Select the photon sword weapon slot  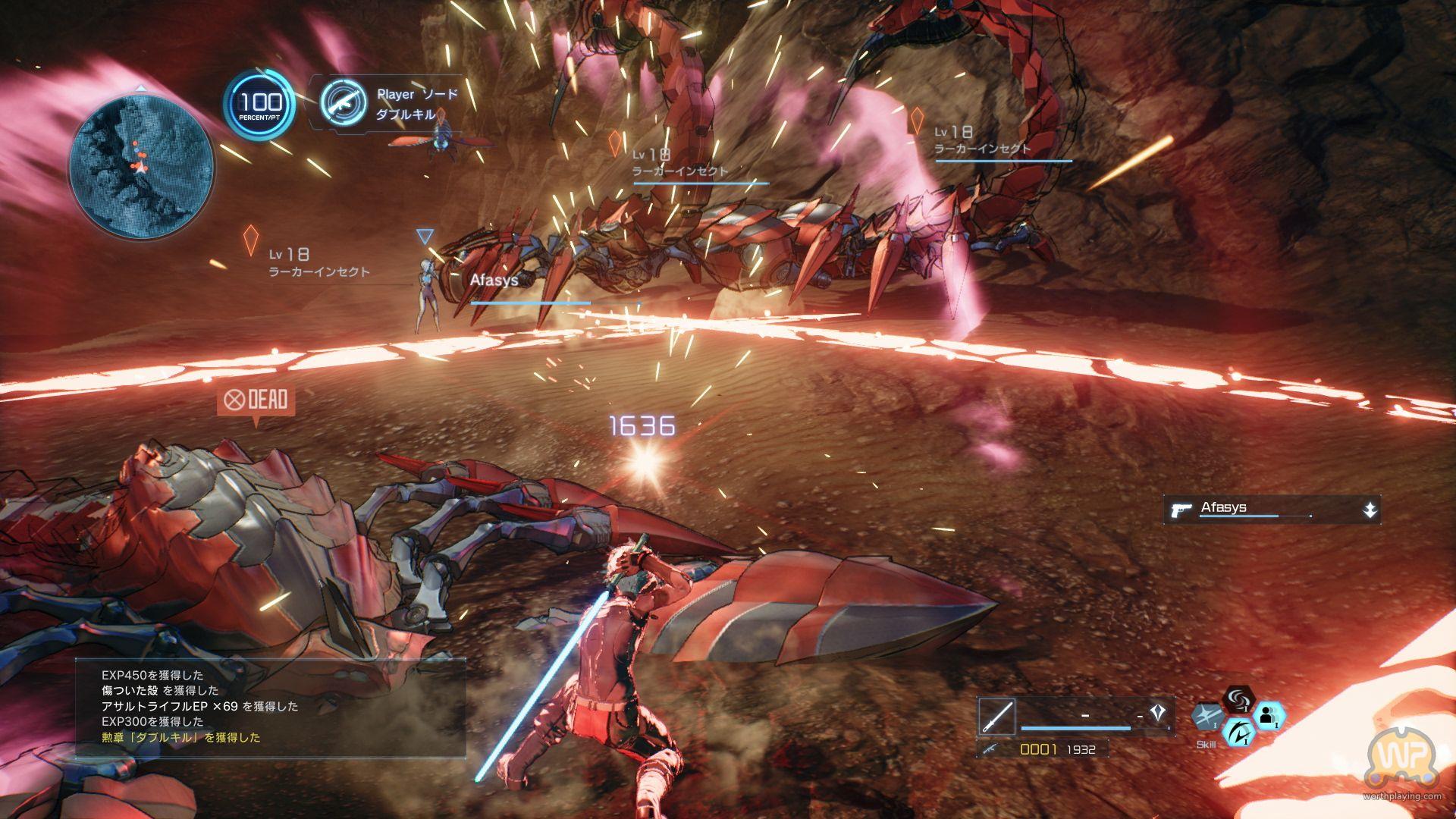pyautogui.click(x=996, y=716)
